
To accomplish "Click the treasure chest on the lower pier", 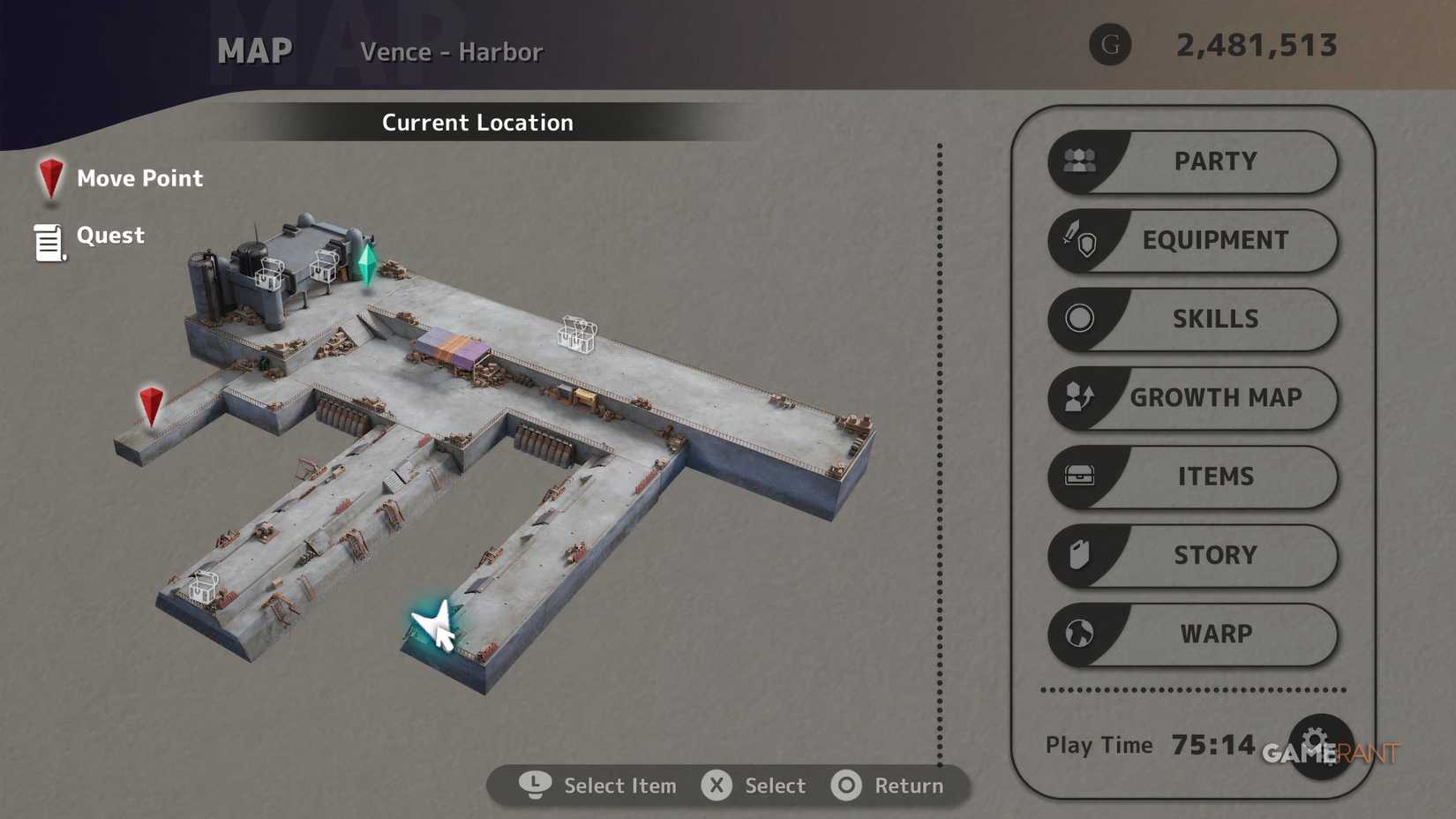I will [x=204, y=585].
